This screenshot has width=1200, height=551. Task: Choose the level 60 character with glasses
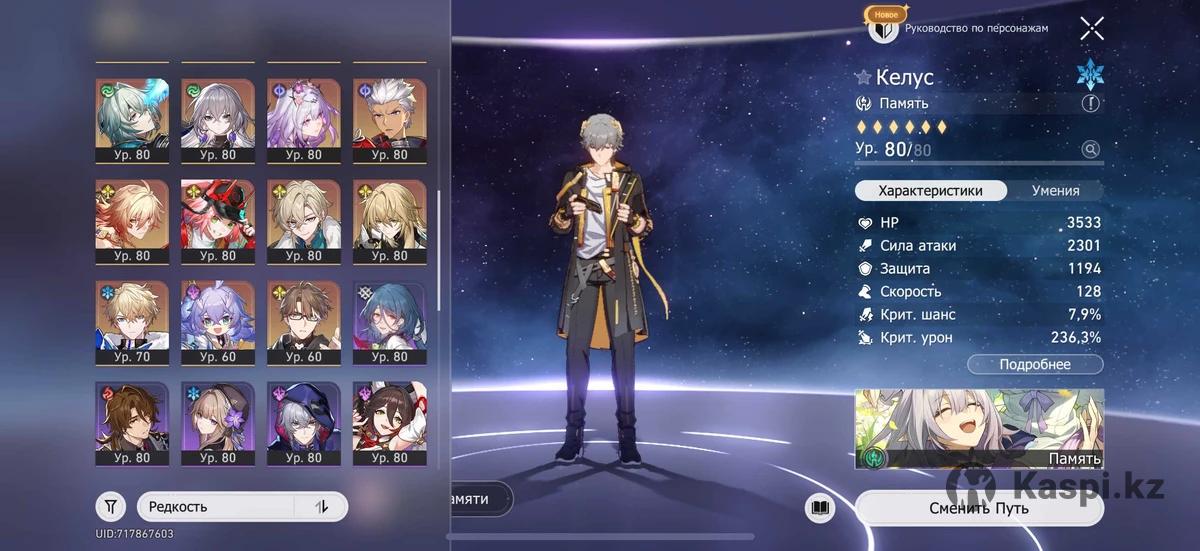[x=303, y=321]
